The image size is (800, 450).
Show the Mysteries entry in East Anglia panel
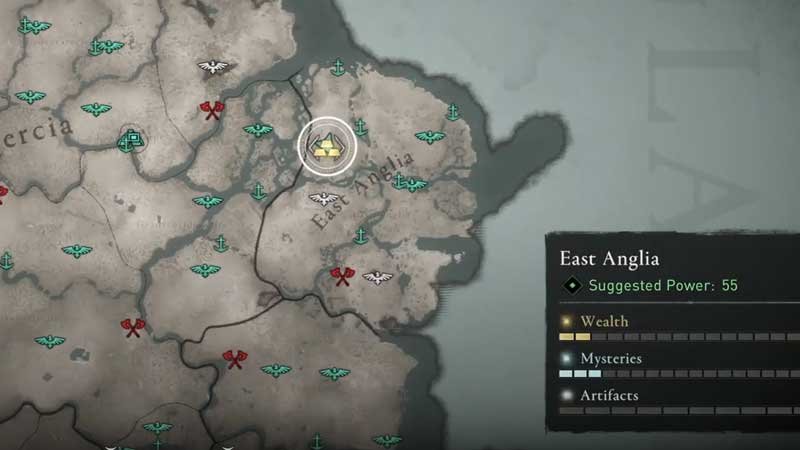(x=610, y=358)
